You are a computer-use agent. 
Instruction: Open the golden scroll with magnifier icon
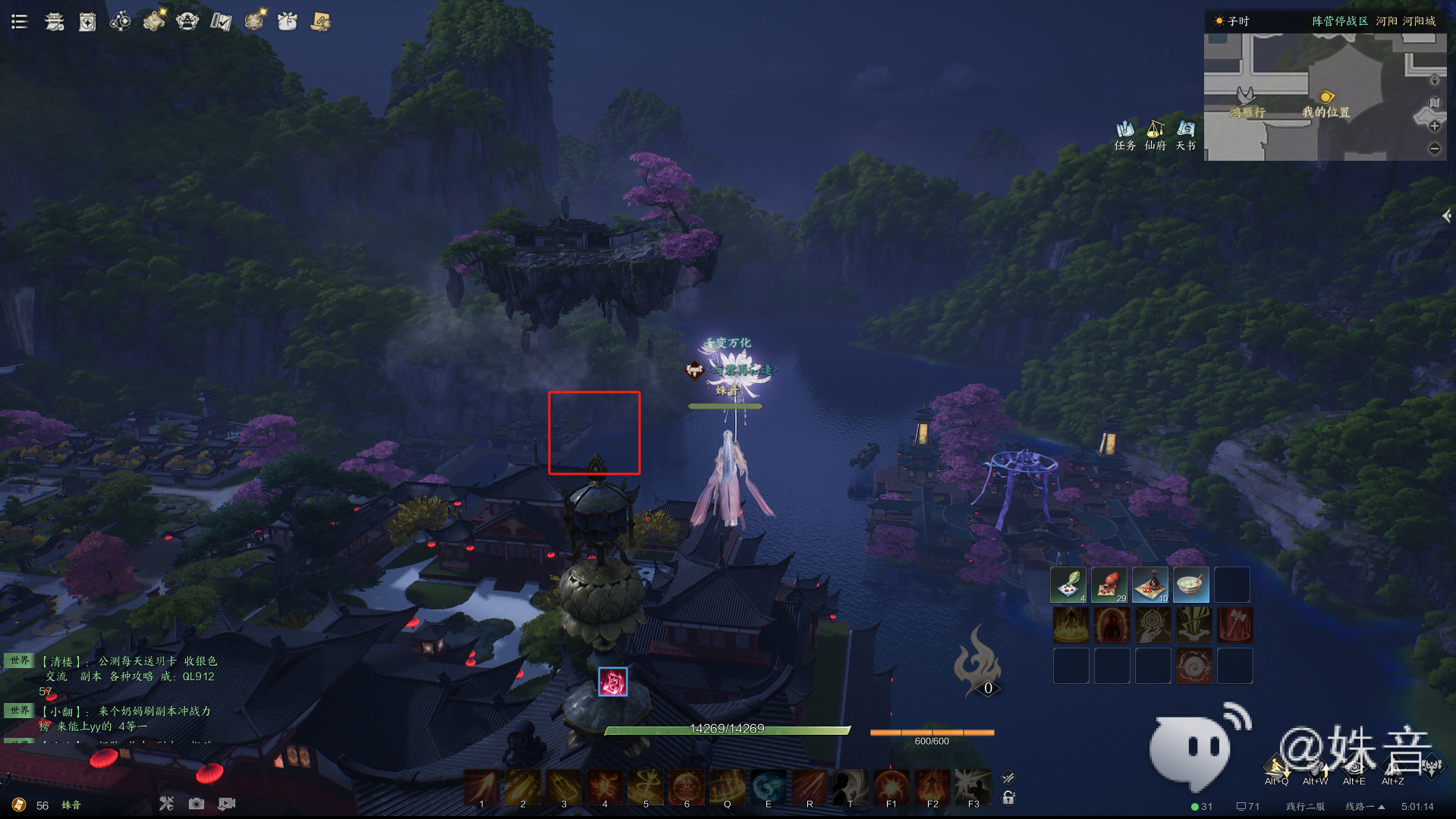321,21
